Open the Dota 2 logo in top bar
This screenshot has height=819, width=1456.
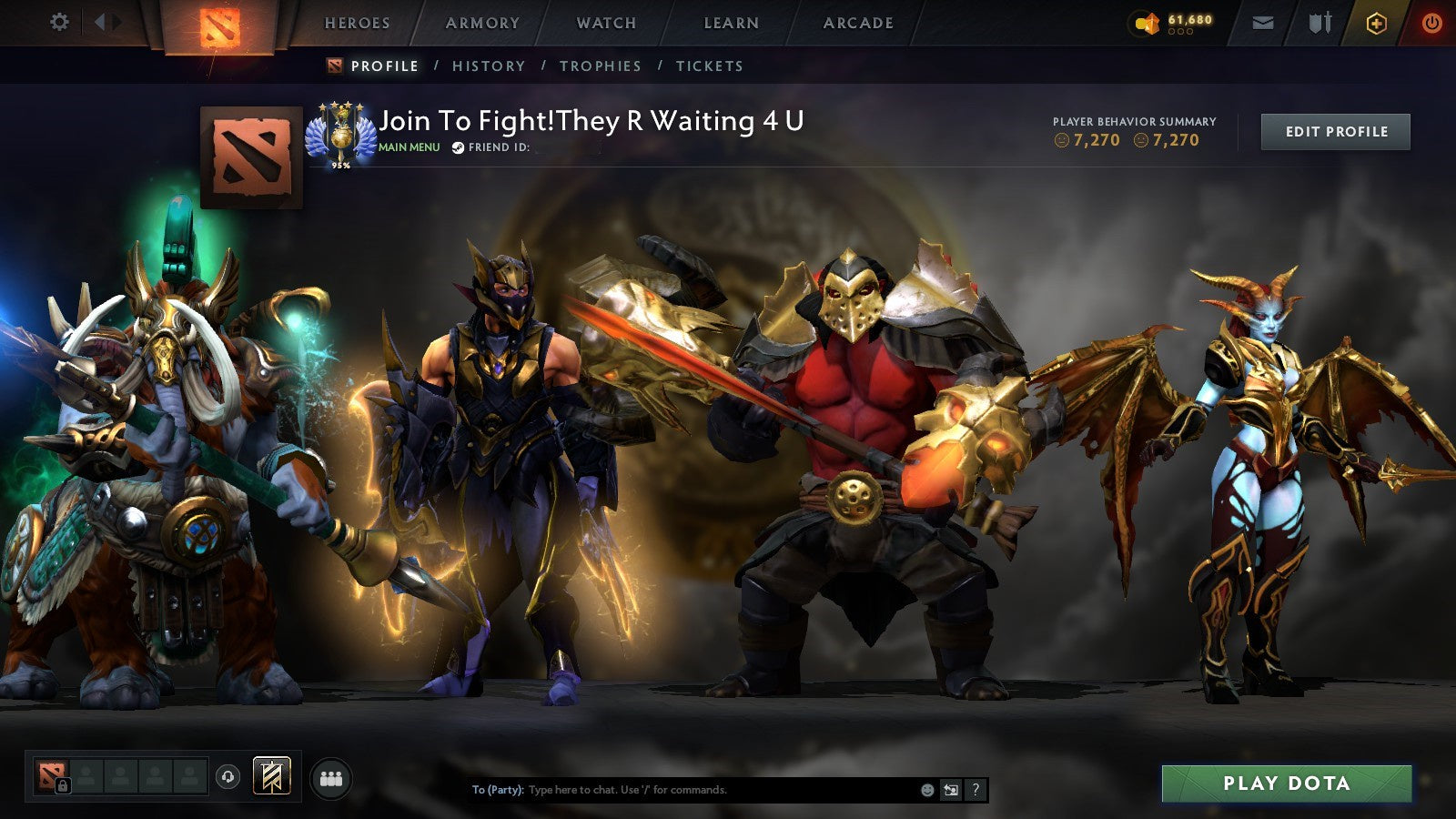tap(220, 23)
